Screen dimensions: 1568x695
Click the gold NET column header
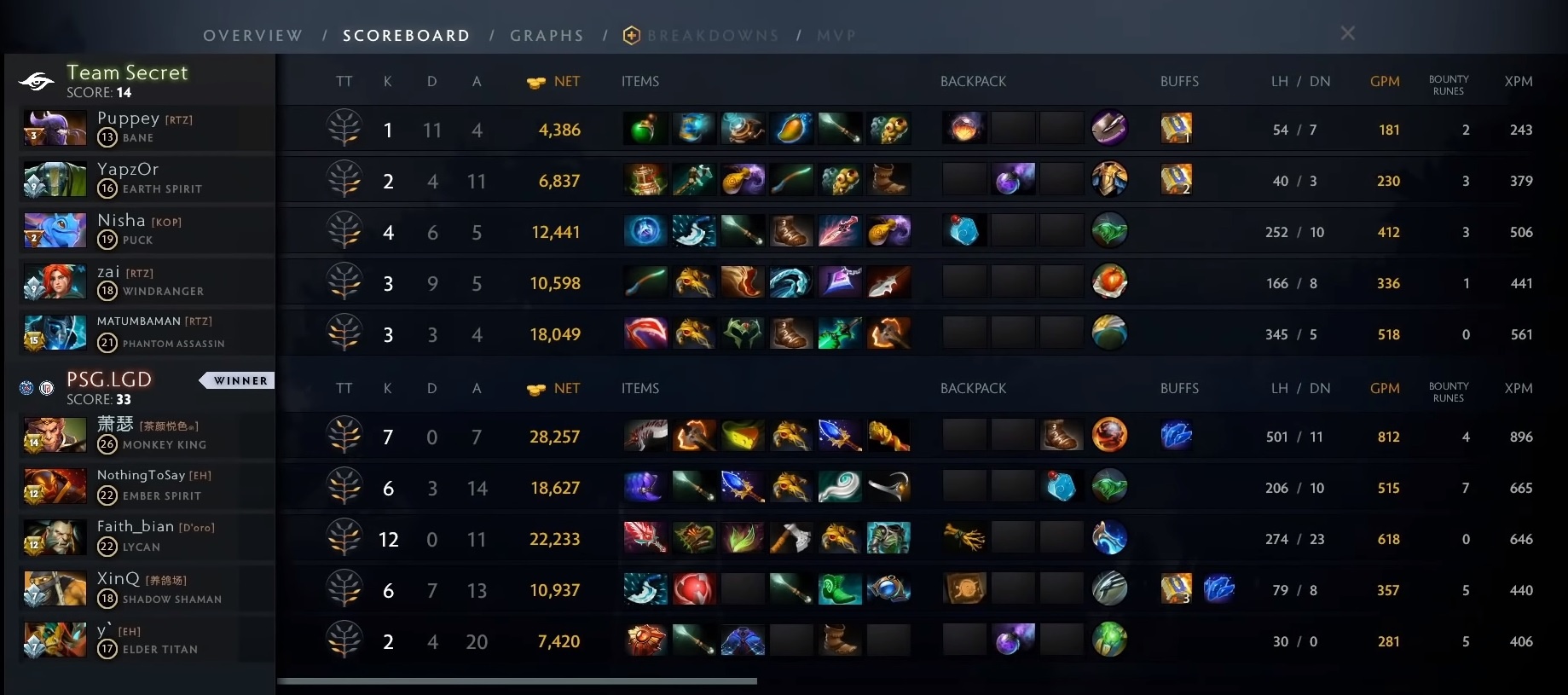click(x=553, y=81)
